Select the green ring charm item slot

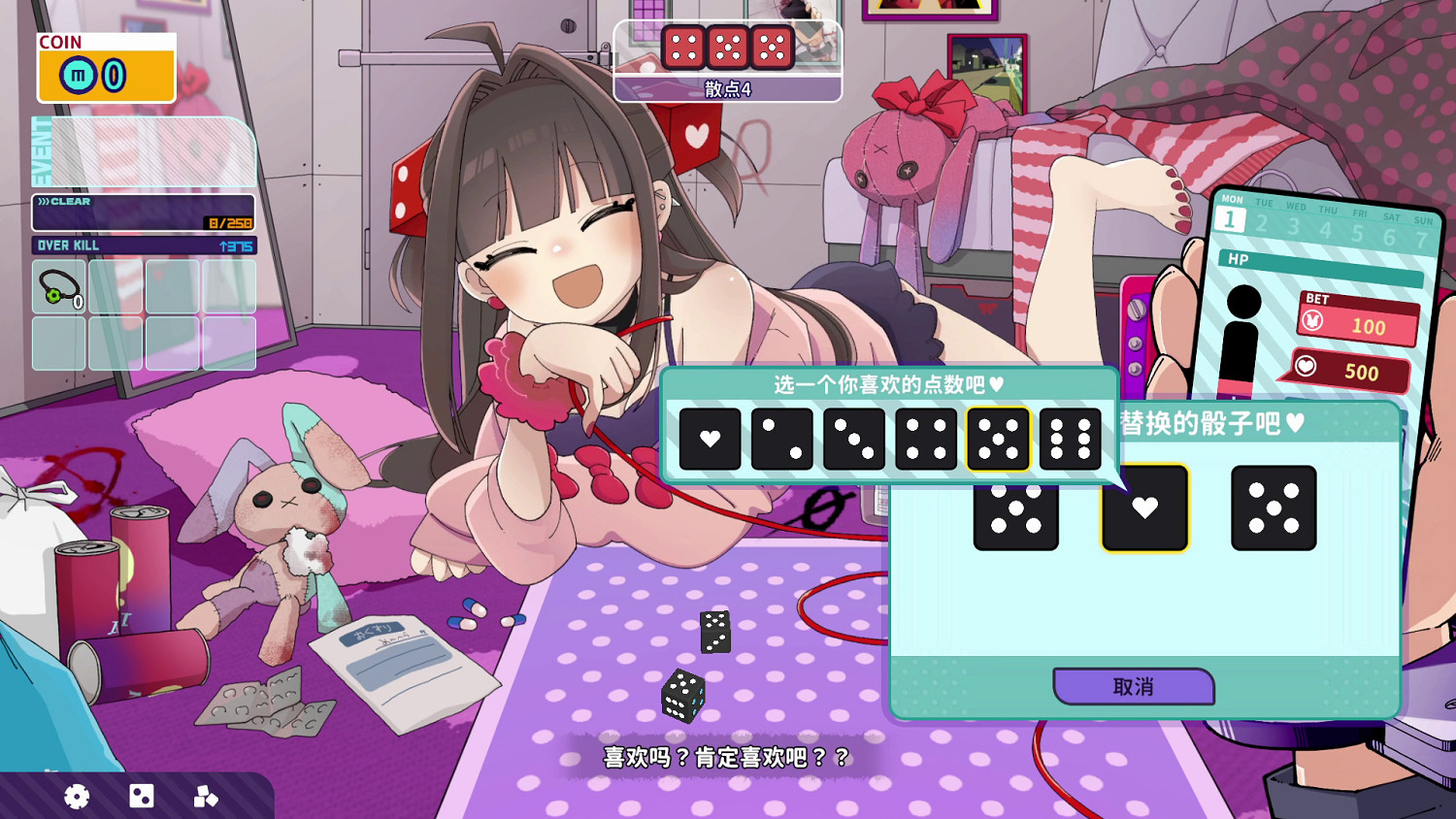click(x=58, y=285)
